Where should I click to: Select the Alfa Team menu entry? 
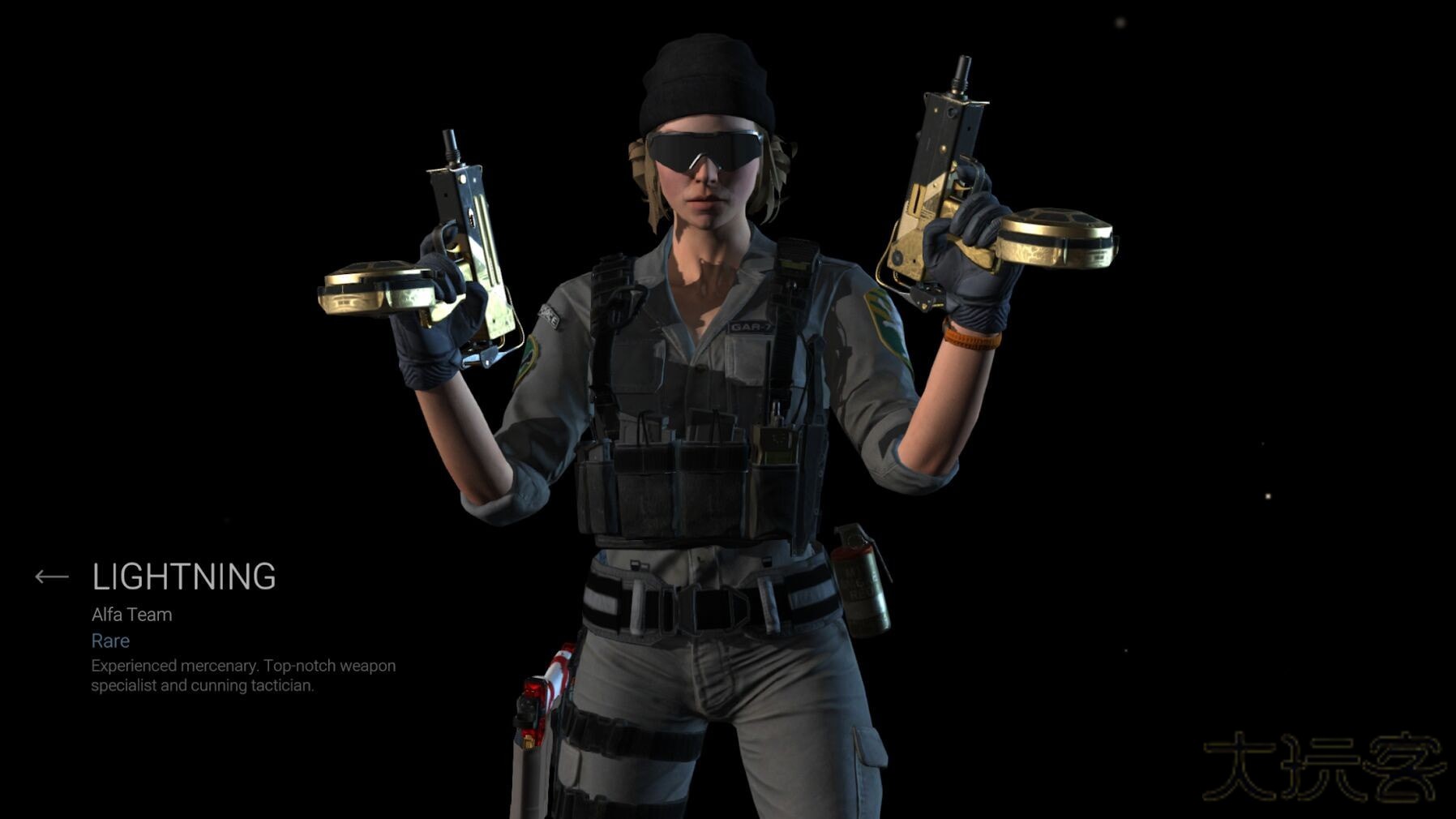131,615
